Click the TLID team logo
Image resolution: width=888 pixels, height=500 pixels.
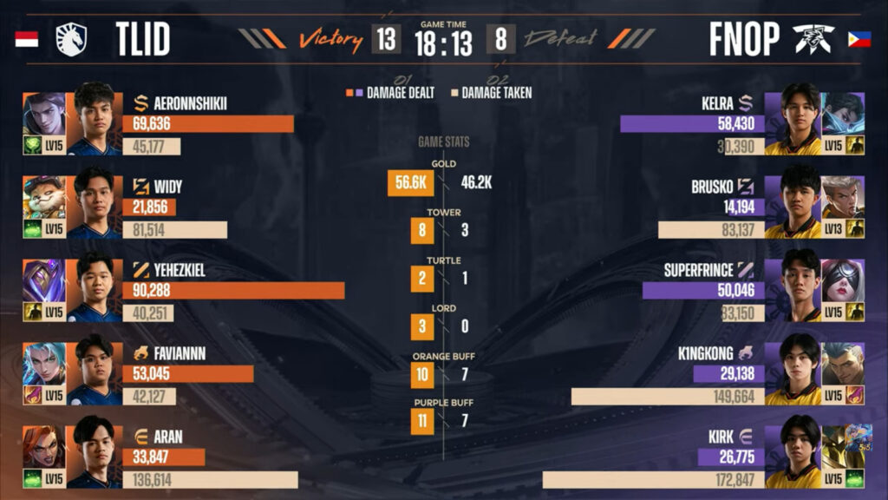tap(71, 39)
